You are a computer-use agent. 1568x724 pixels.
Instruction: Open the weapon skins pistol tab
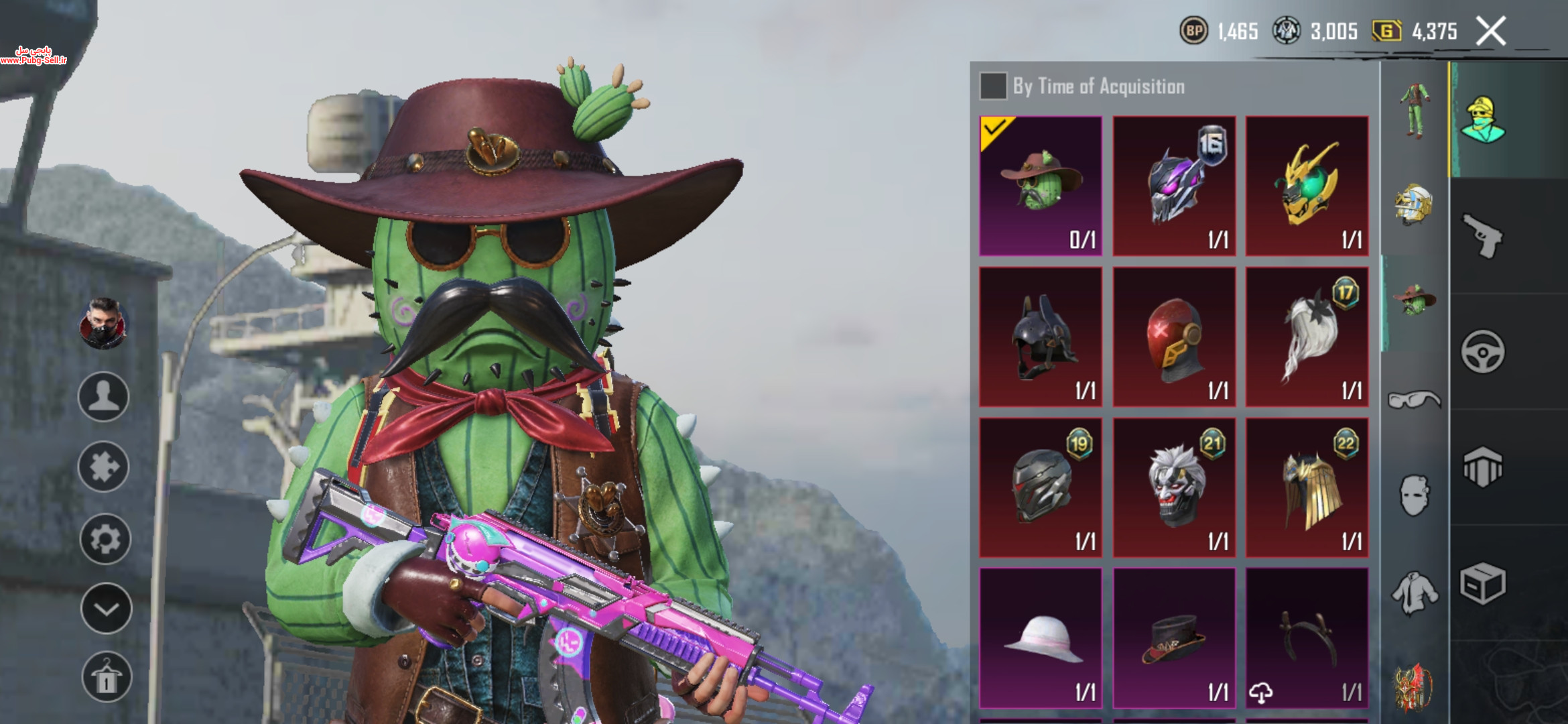coord(1482,235)
